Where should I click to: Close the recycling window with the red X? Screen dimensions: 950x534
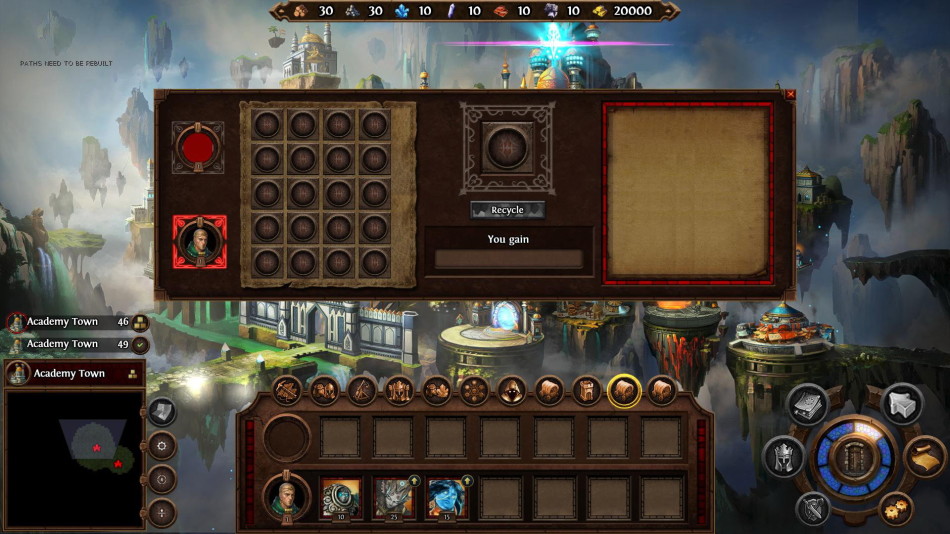[791, 95]
